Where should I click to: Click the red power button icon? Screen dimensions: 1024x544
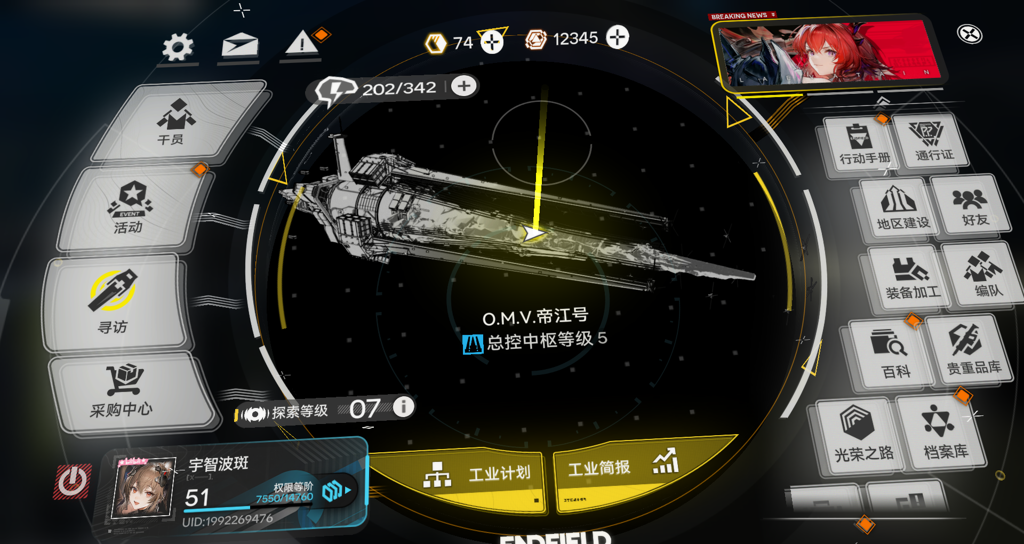pos(72,483)
